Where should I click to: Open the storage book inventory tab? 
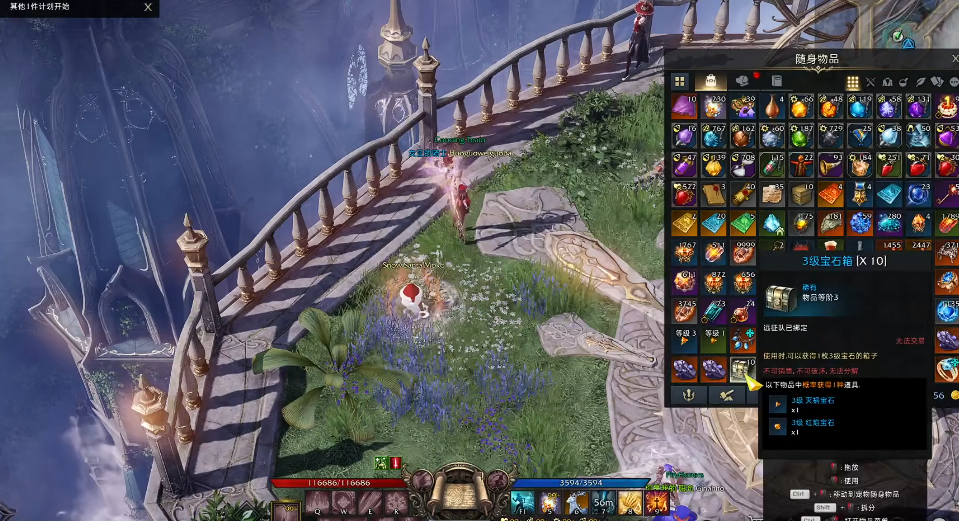coord(776,81)
